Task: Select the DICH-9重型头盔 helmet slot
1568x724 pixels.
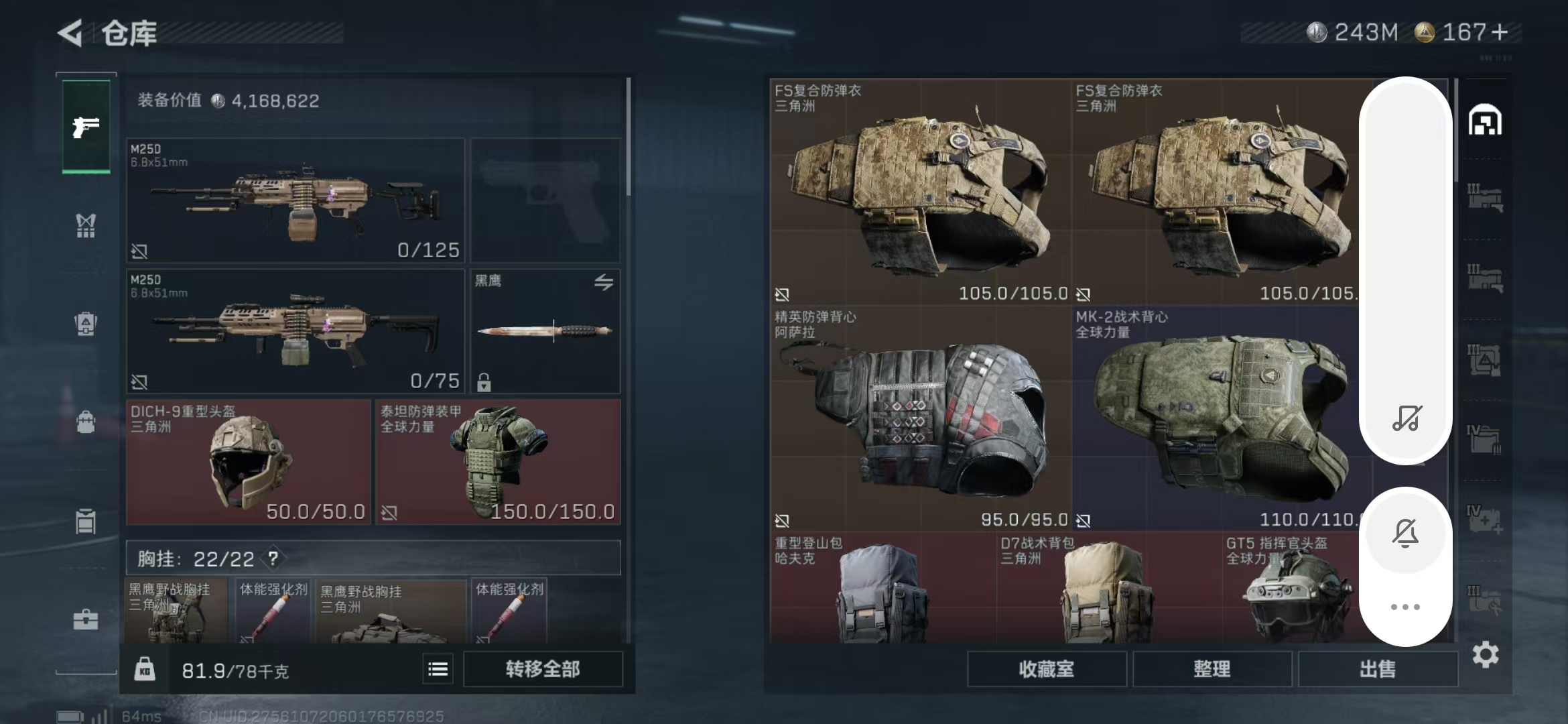Action: [x=248, y=462]
